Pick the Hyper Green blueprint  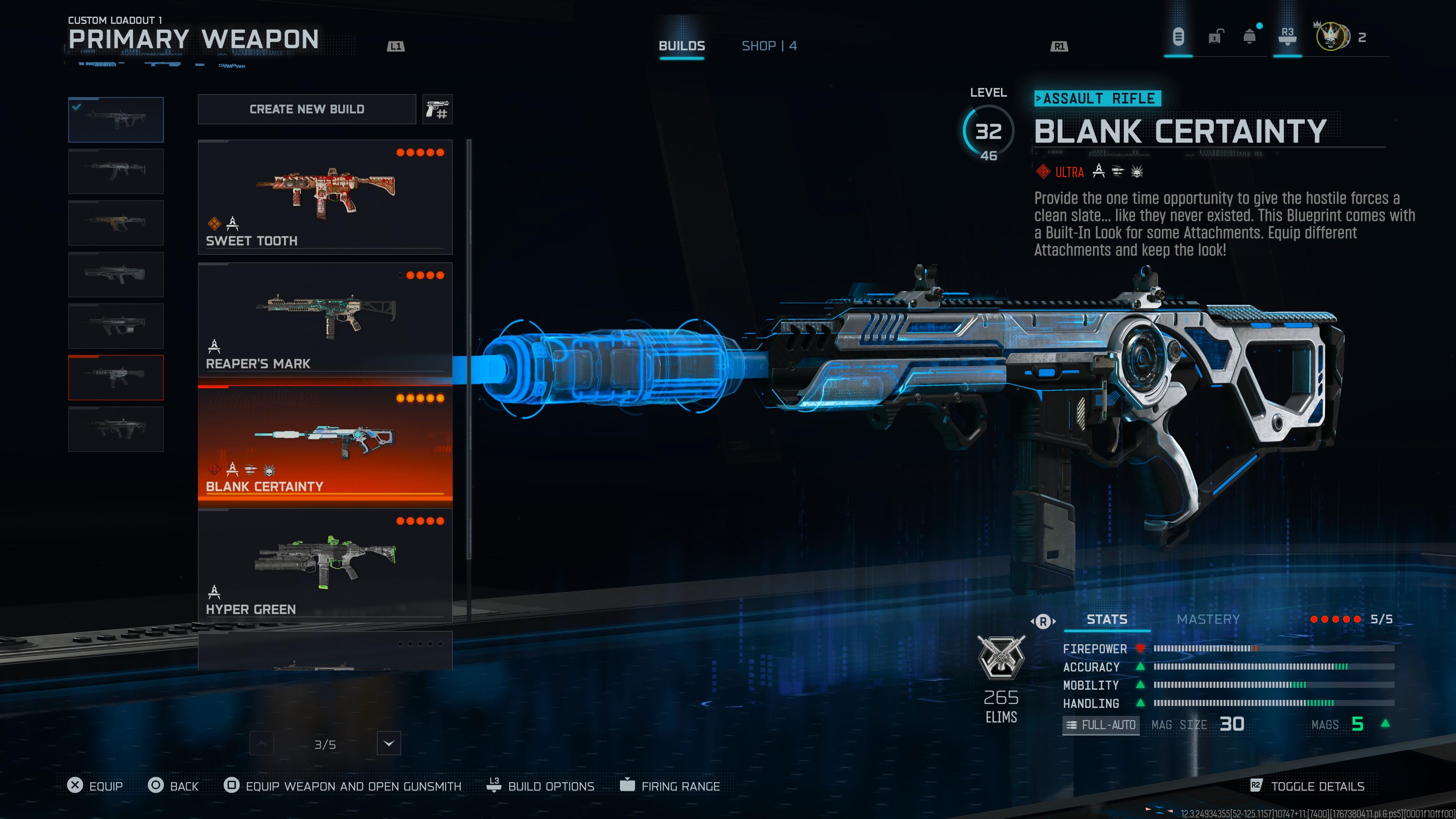point(325,565)
